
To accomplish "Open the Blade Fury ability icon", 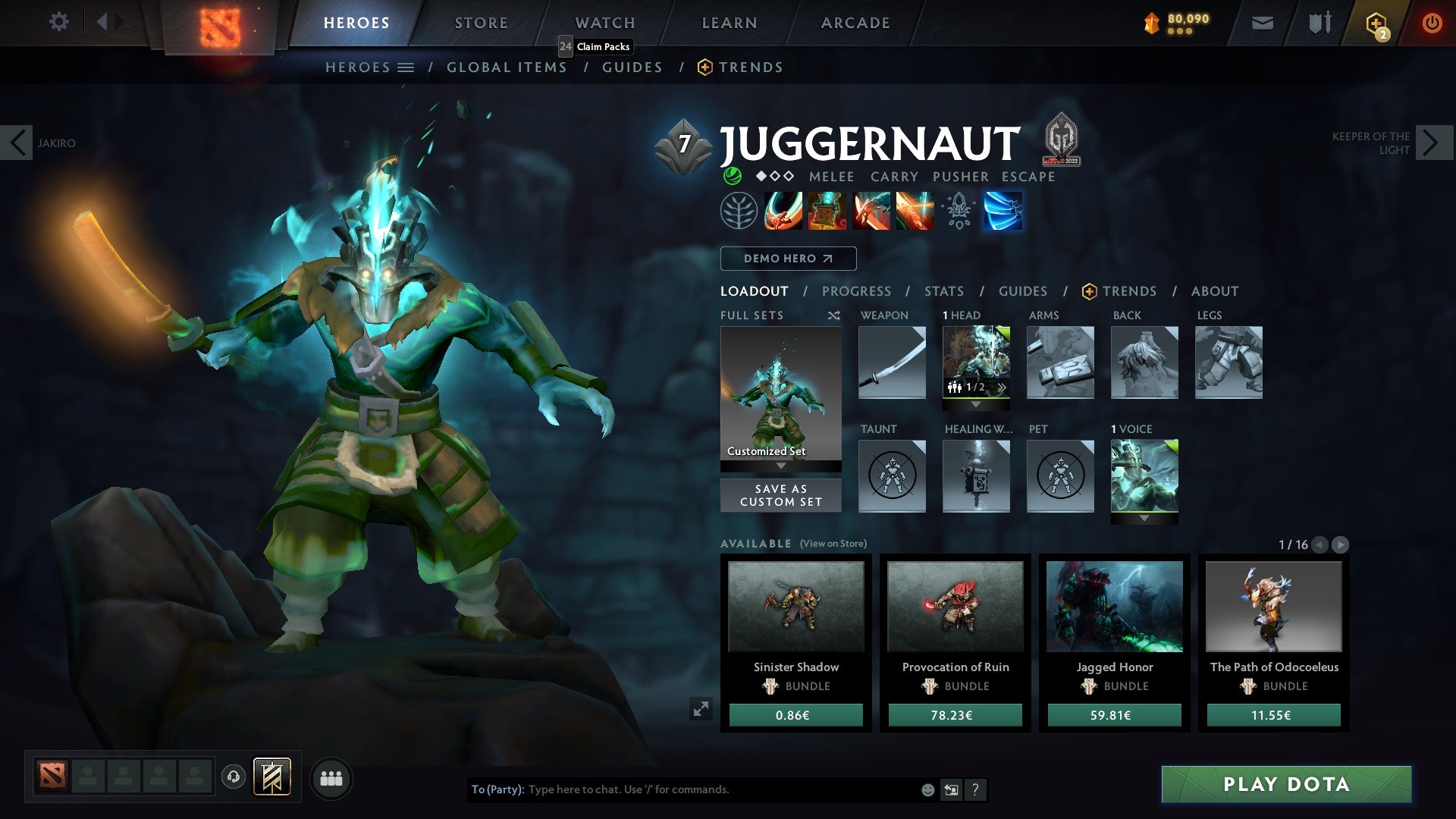I will 785,211.
